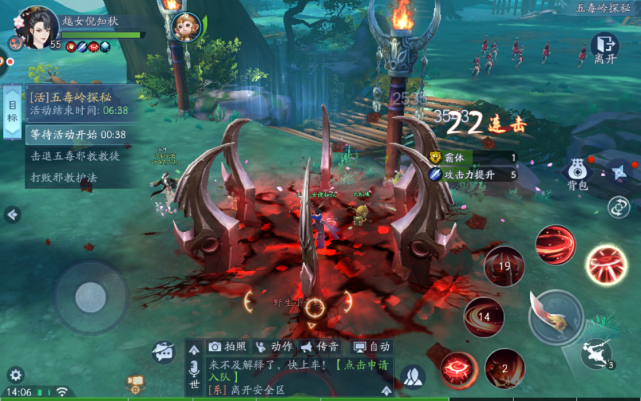Tap the 拍照 photo button

(227, 346)
